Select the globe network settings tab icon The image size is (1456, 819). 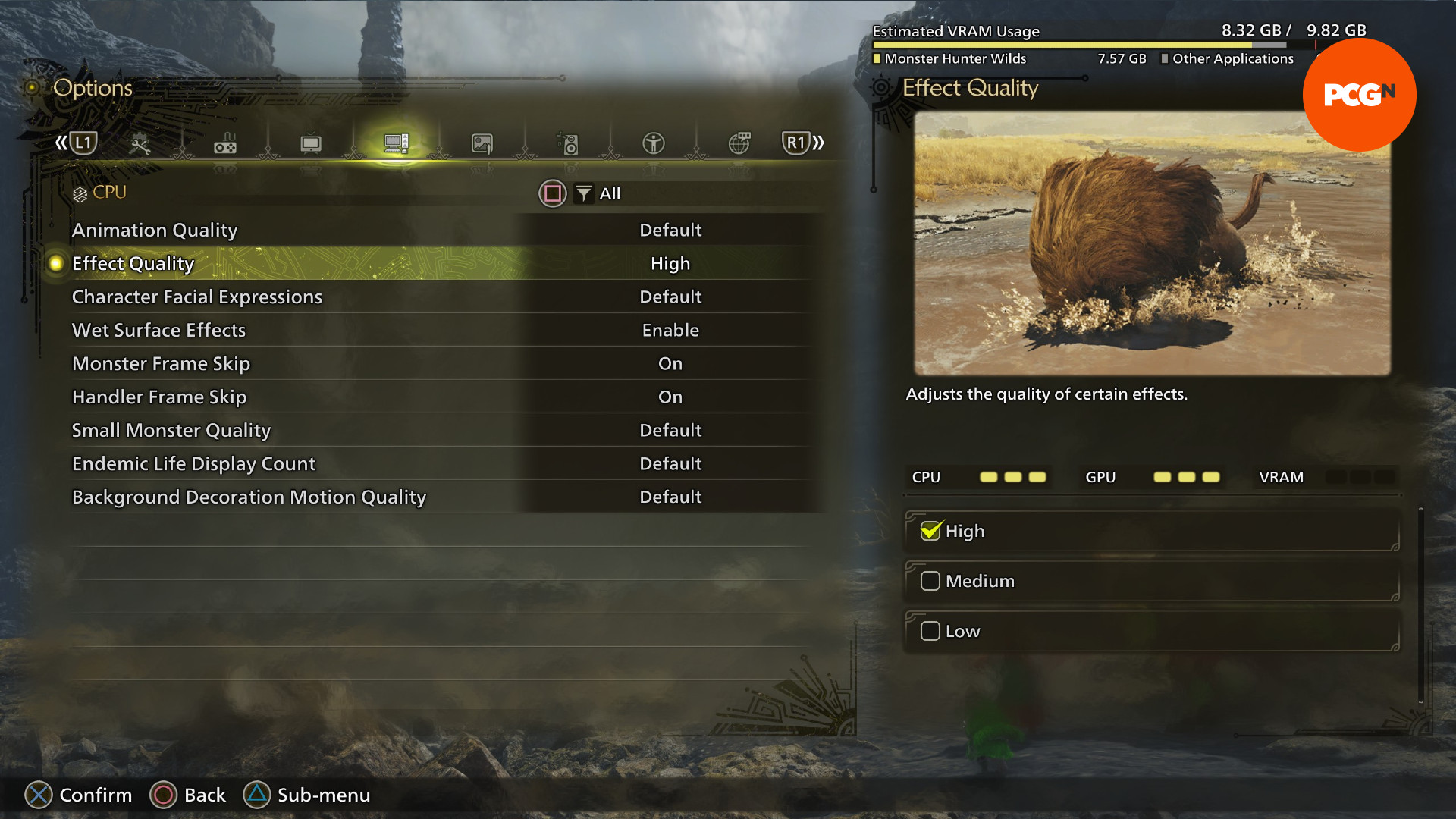[740, 143]
